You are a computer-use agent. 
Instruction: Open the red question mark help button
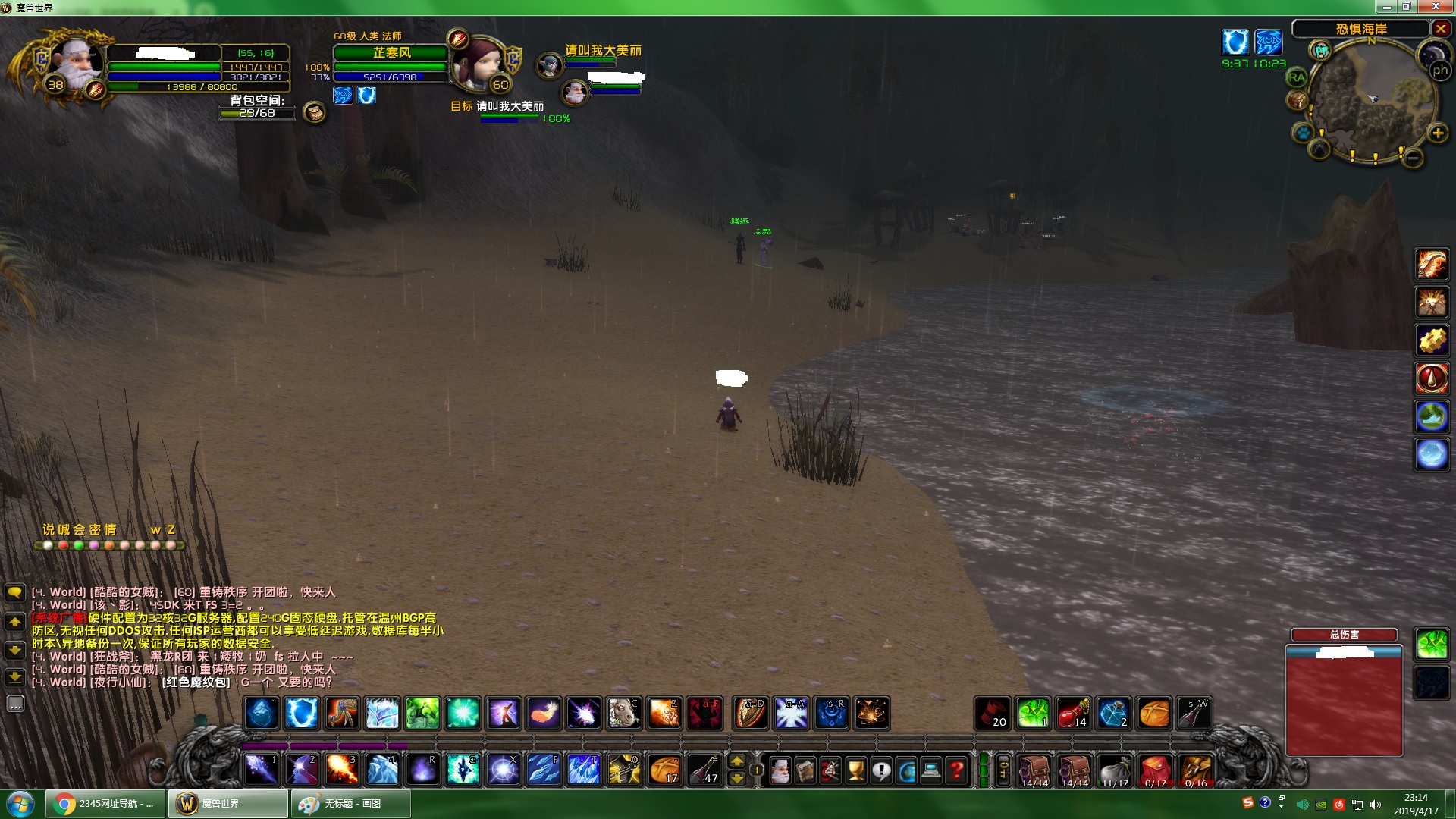[957, 770]
